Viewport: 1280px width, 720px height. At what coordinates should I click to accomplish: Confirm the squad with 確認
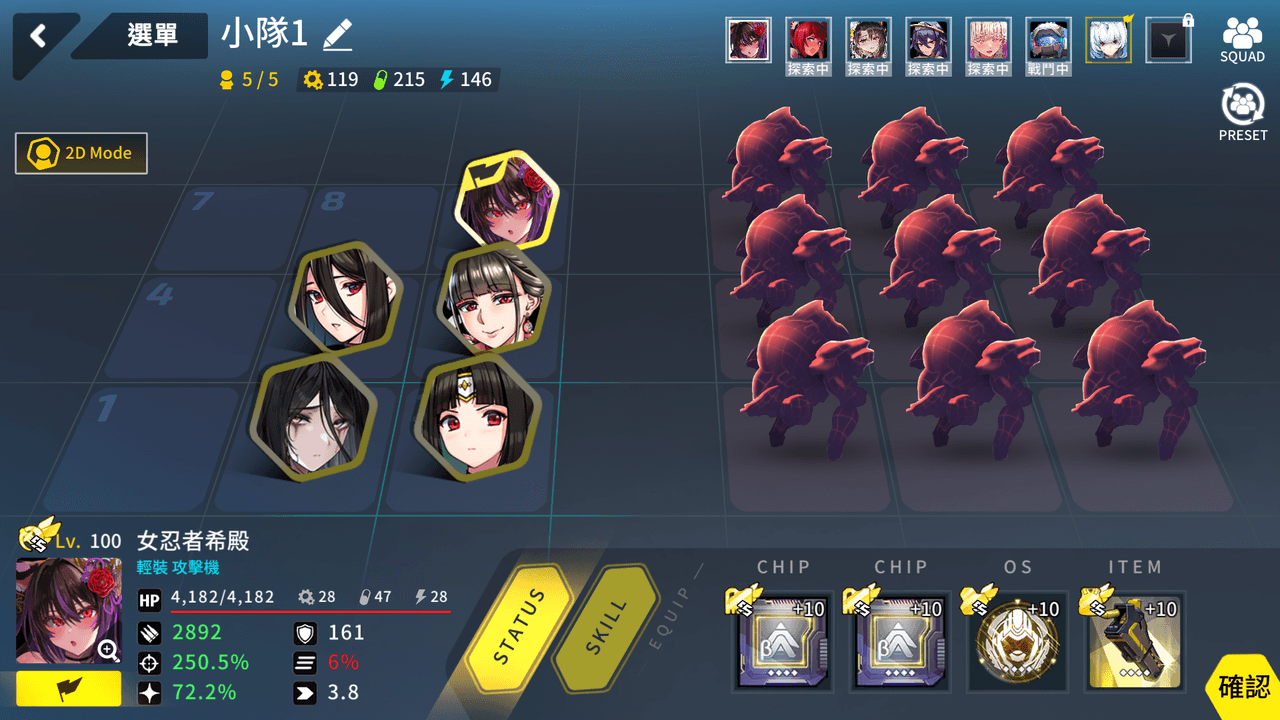(x=1244, y=687)
